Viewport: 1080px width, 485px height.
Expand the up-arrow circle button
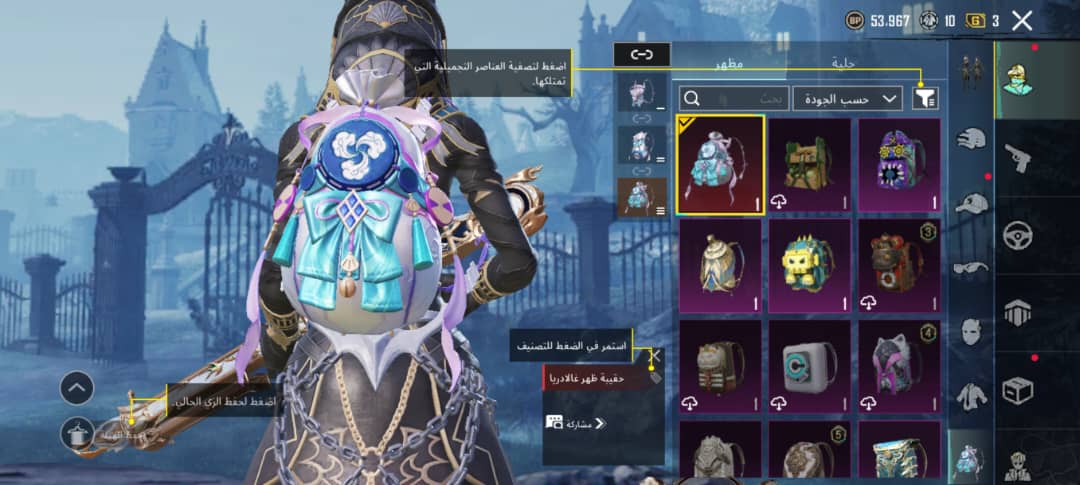point(77,388)
